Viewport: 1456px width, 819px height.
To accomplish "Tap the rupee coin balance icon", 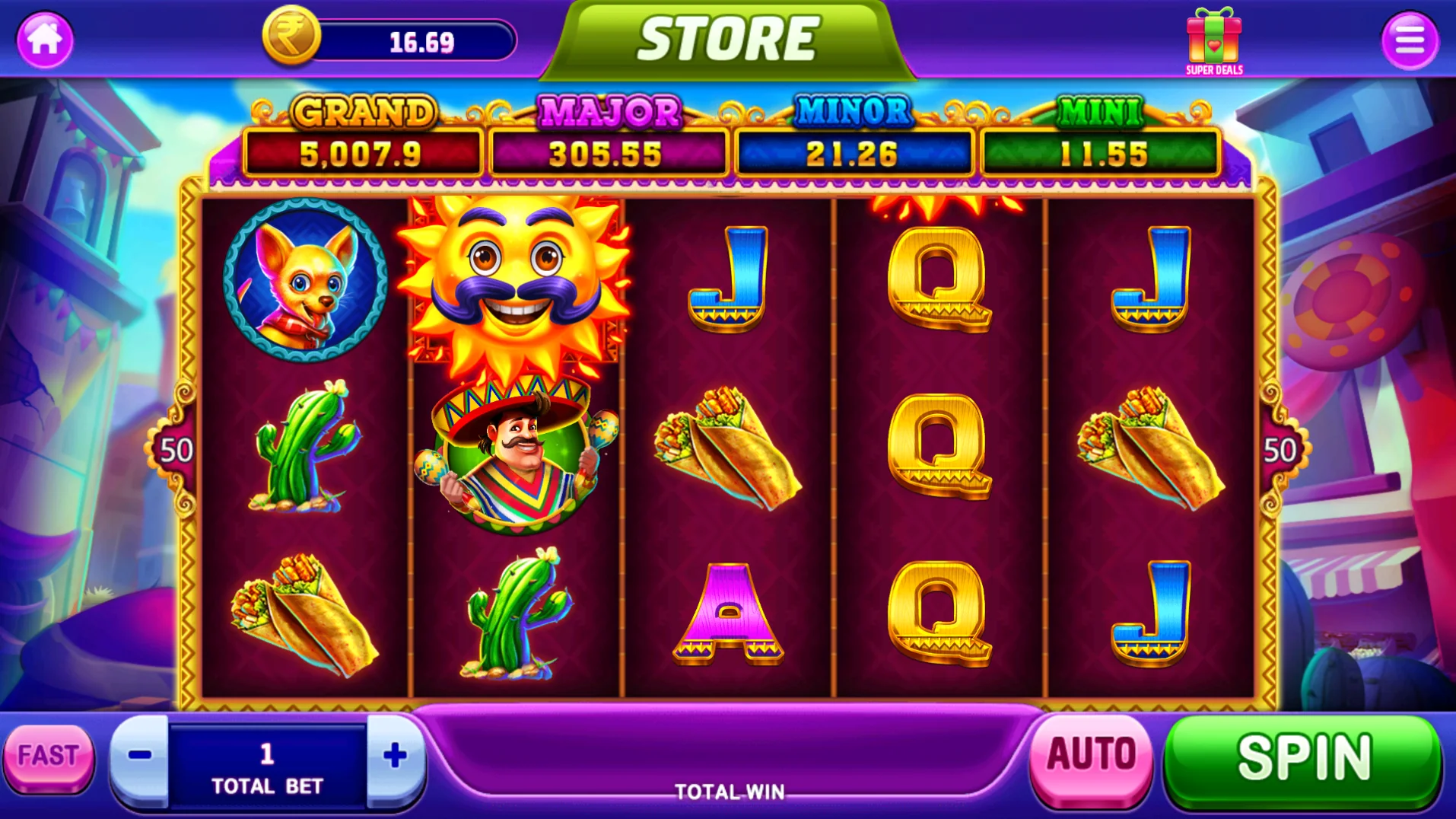I will click(291, 36).
